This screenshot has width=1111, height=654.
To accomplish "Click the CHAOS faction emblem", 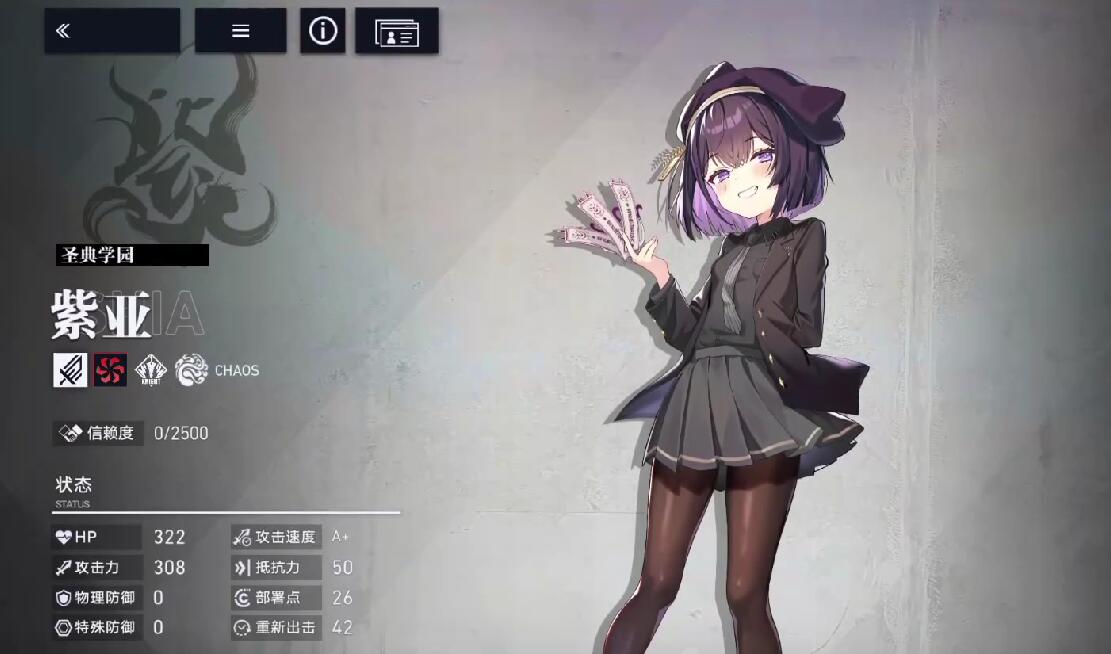I will [x=192, y=370].
